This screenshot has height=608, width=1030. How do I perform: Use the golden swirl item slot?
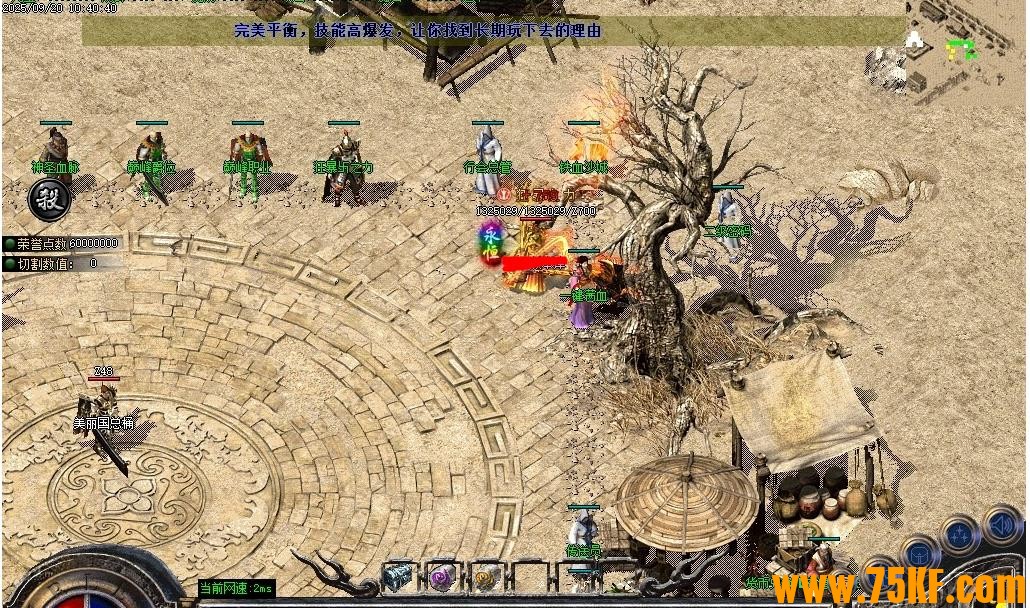click(x=487, y=575)
